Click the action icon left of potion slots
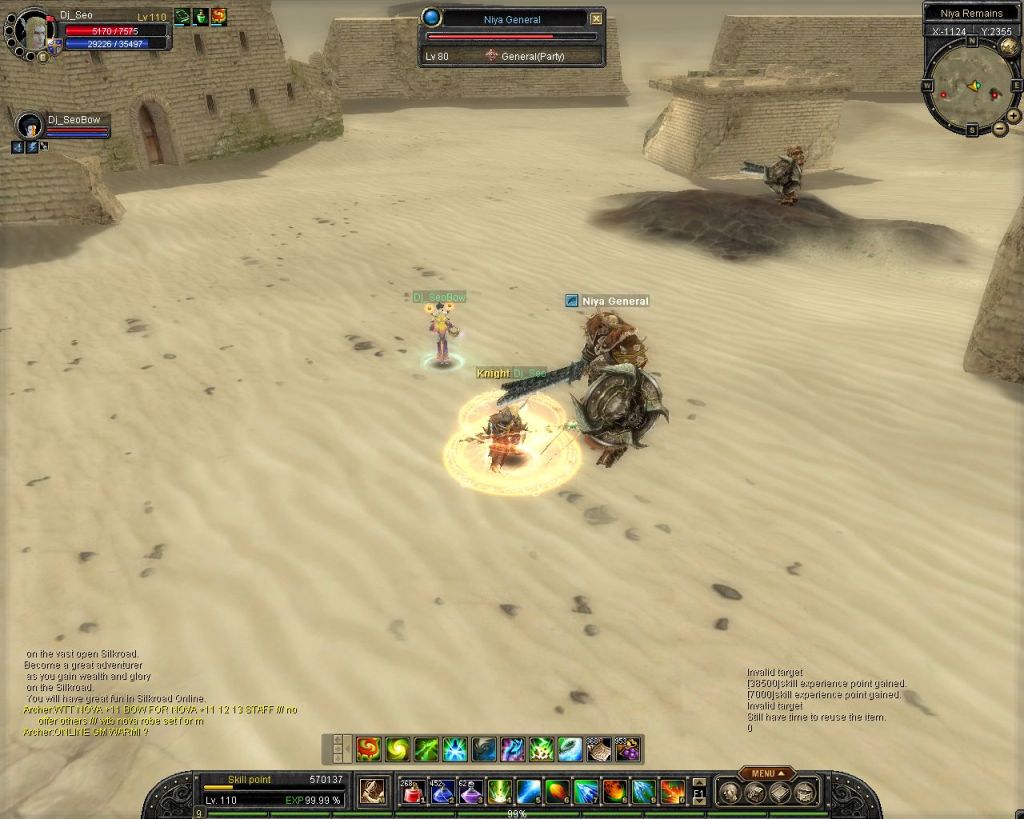1024x819 pixels. (x=373, y=792)
